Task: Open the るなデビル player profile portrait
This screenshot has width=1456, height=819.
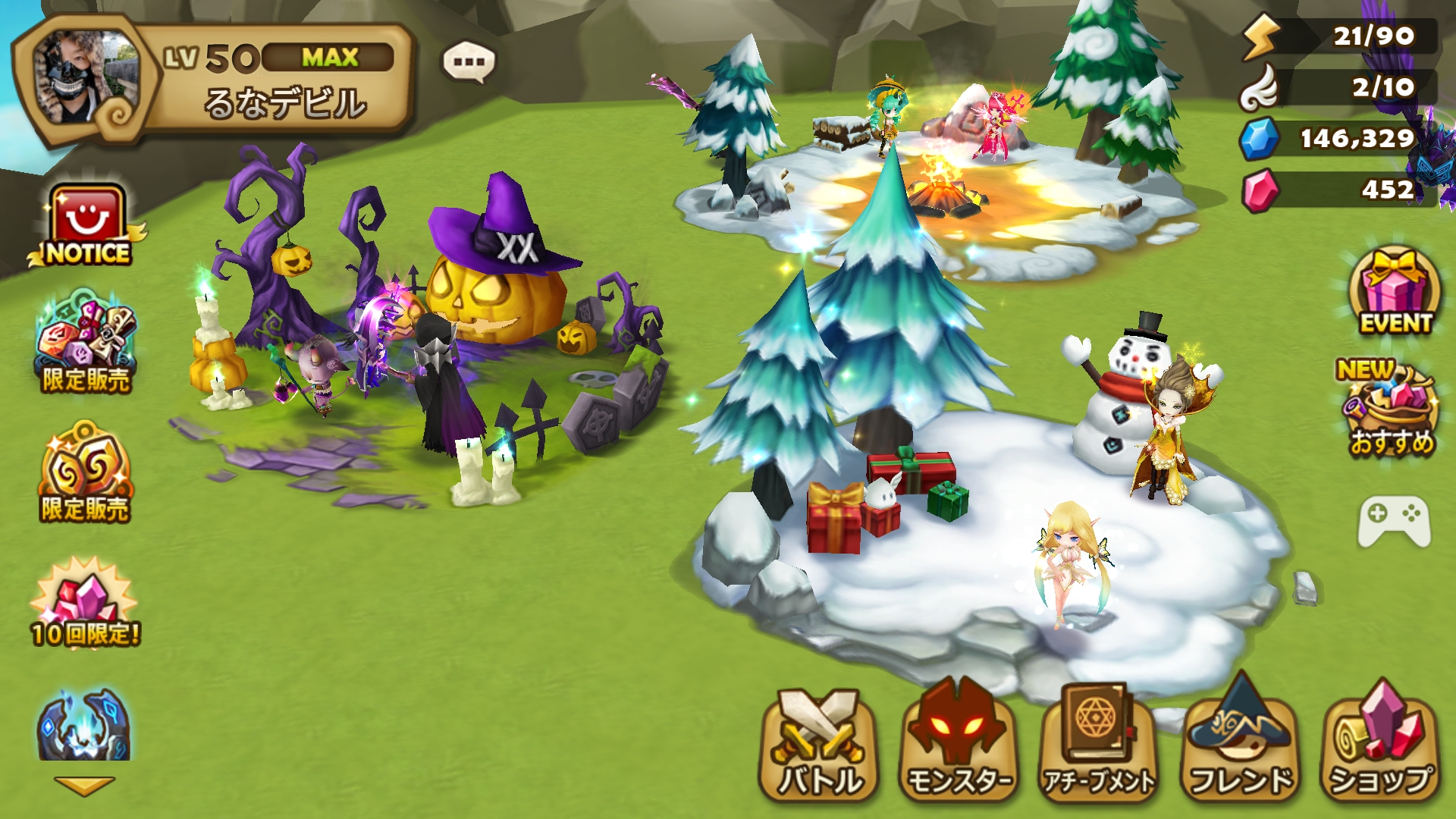Action: [x=85, y=77]
